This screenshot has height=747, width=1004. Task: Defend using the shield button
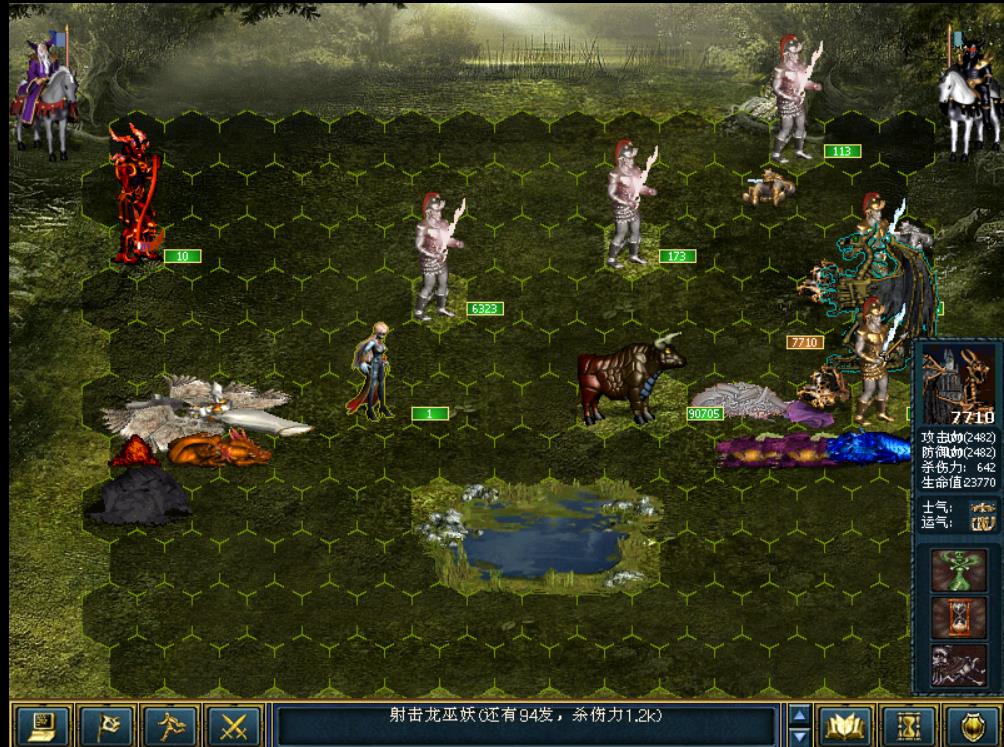(x=971, y=726)
